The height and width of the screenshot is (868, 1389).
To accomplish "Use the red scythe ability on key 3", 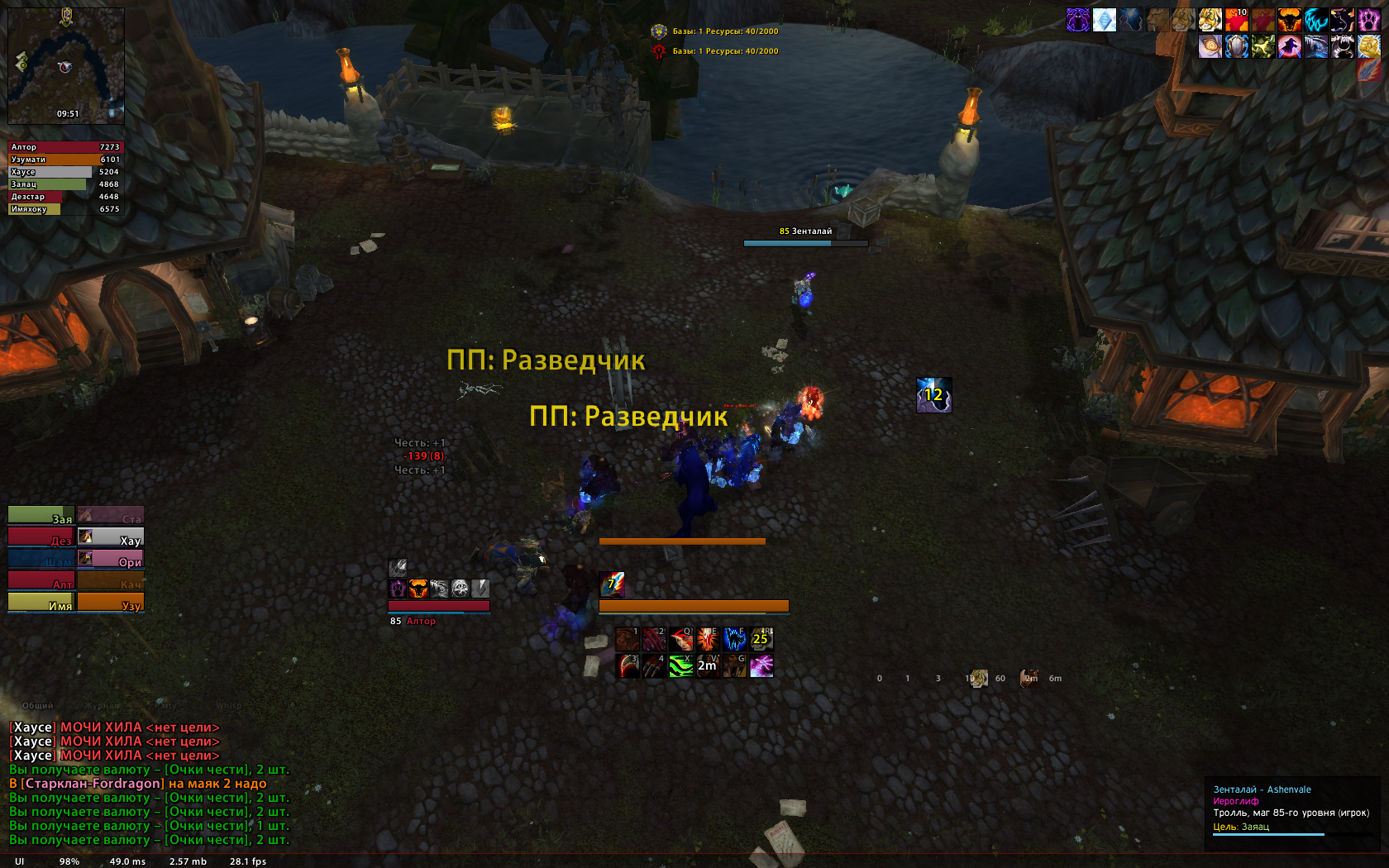I will 628,665.
